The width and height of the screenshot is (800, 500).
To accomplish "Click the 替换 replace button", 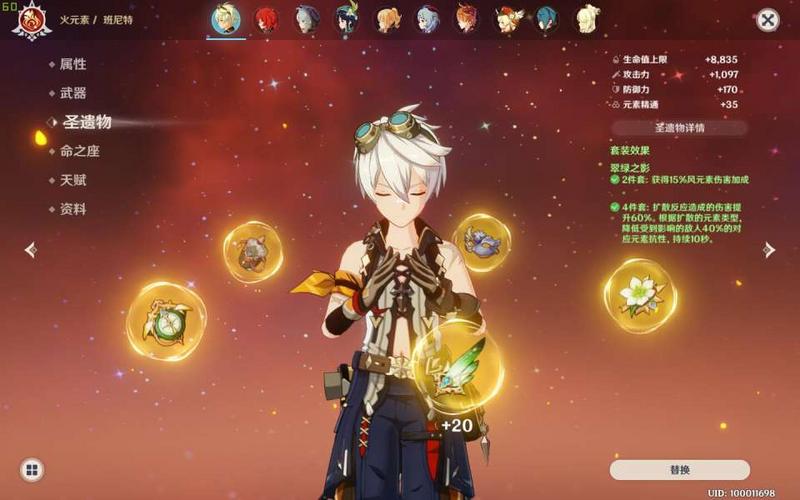I will (x=679, y=469).
